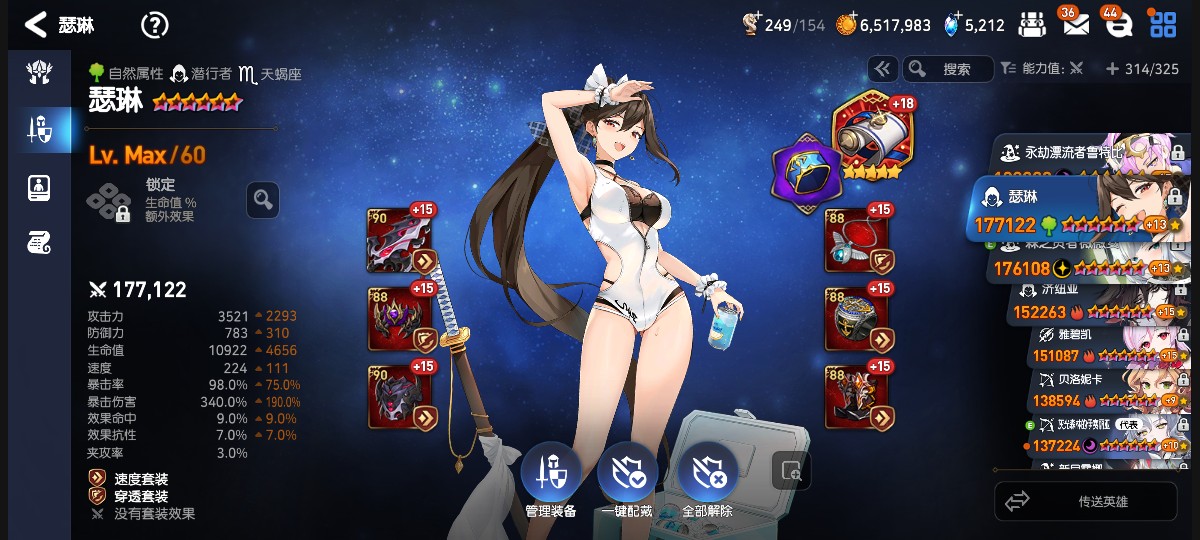Viewport: 1200px width, 540px height.
Task: Go back using the top-left arrow
Action: (36, 25)
